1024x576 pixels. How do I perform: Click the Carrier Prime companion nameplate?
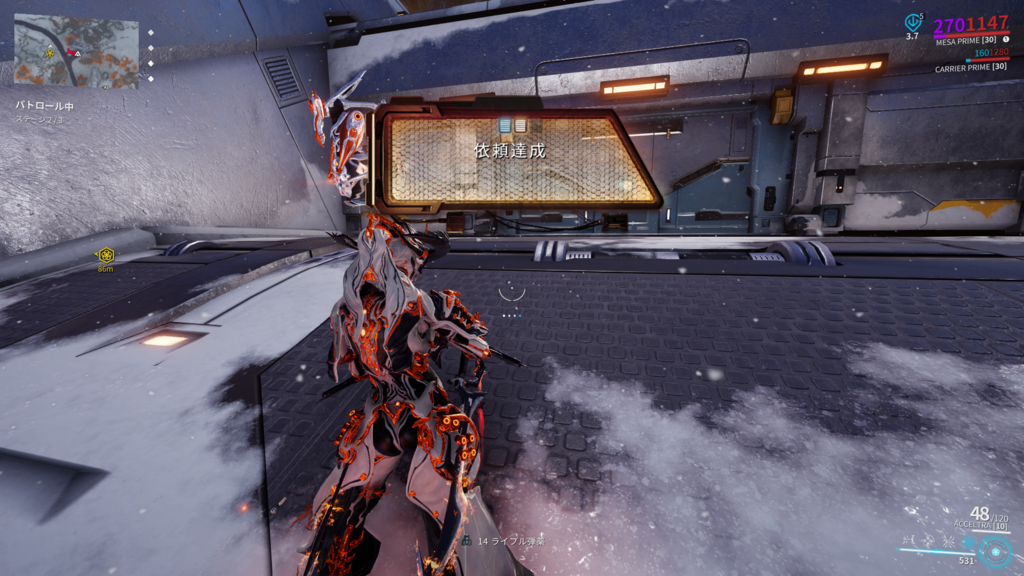point(970,68)
